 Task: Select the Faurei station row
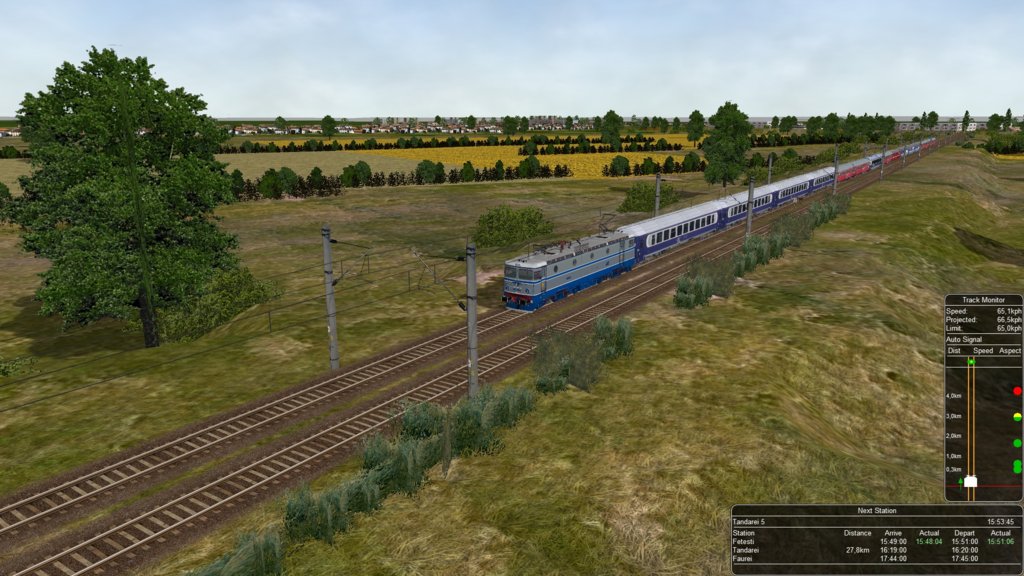coord(877,559)
